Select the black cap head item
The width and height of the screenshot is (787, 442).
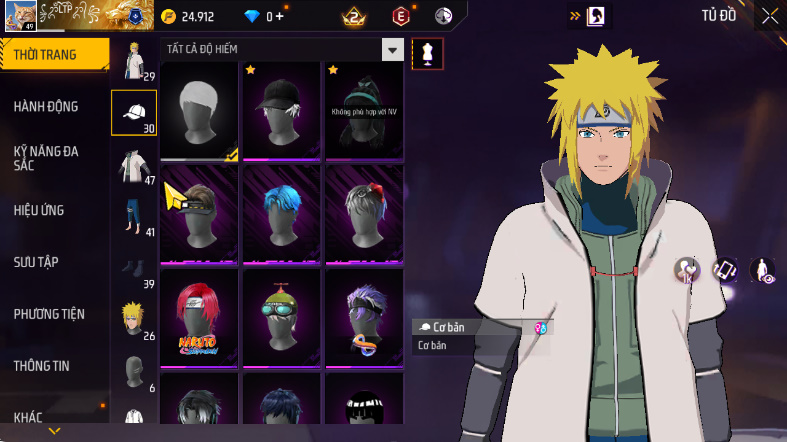[x=281, y=111]
